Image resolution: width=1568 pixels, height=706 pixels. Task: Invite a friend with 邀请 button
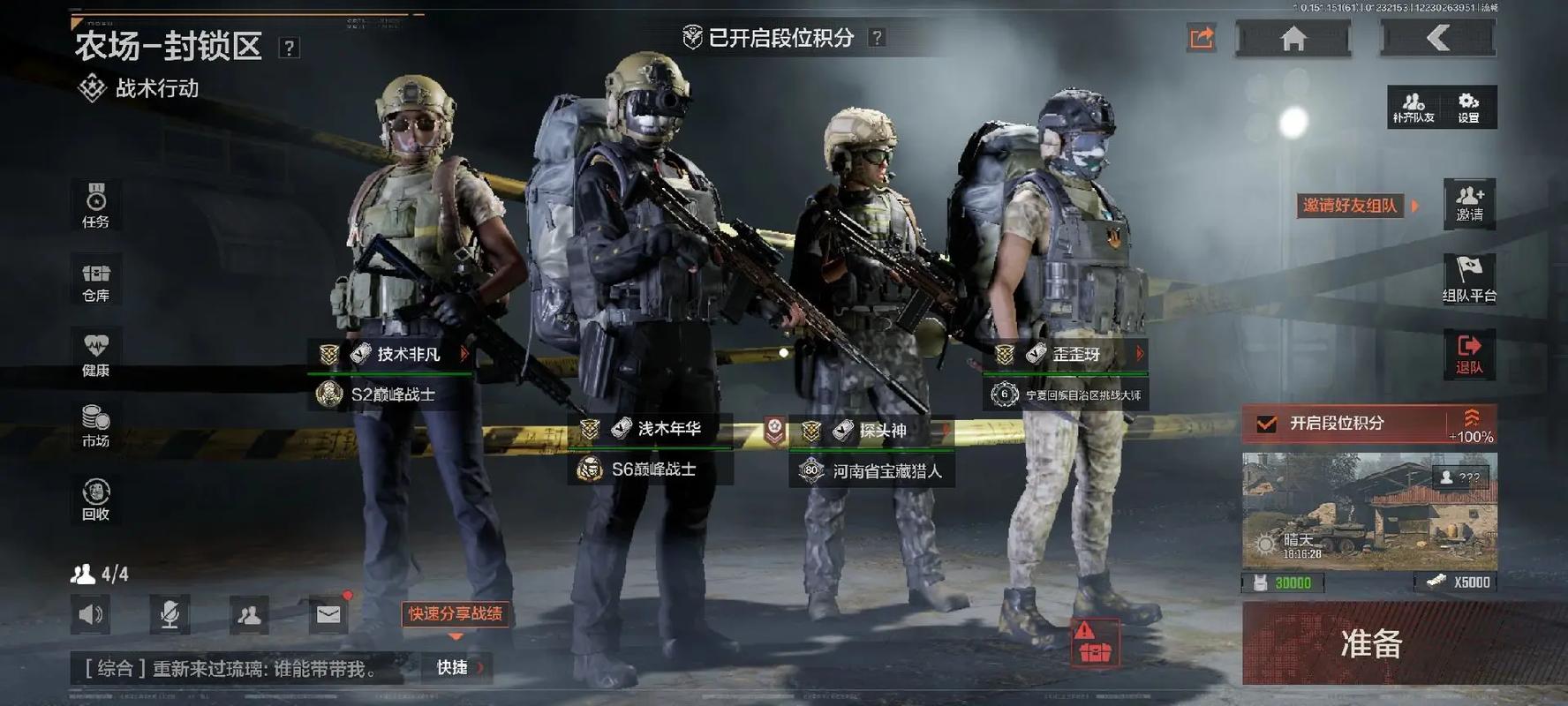point(1469,203)
